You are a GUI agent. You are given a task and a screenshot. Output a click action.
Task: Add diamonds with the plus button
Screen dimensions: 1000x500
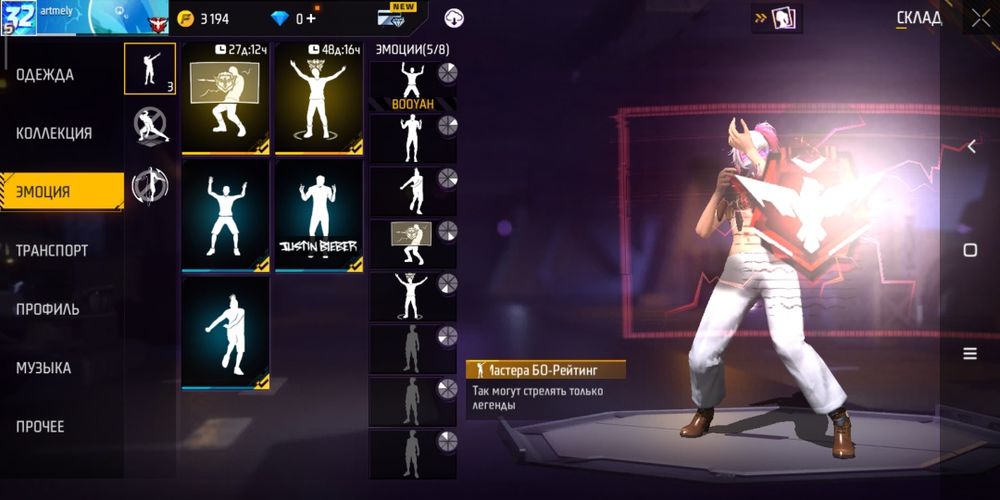311,19
